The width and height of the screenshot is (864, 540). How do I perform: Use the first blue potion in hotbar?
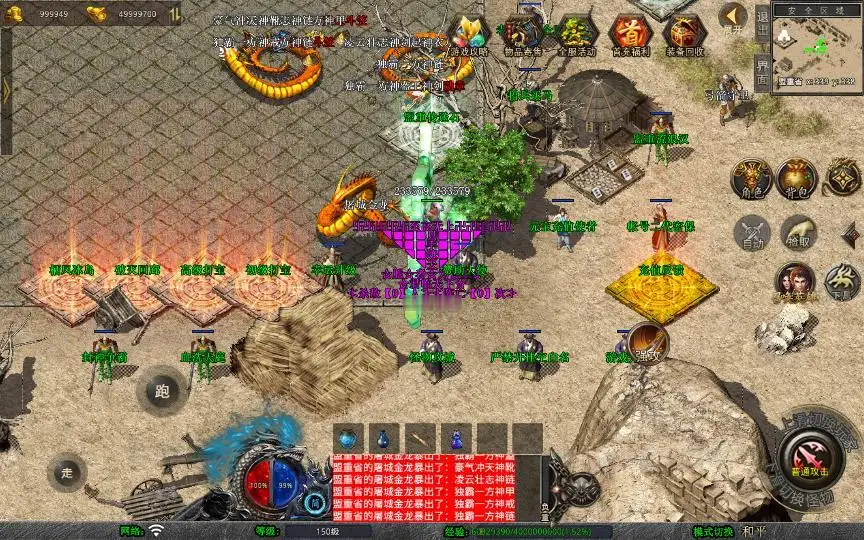tap(347, 438)
